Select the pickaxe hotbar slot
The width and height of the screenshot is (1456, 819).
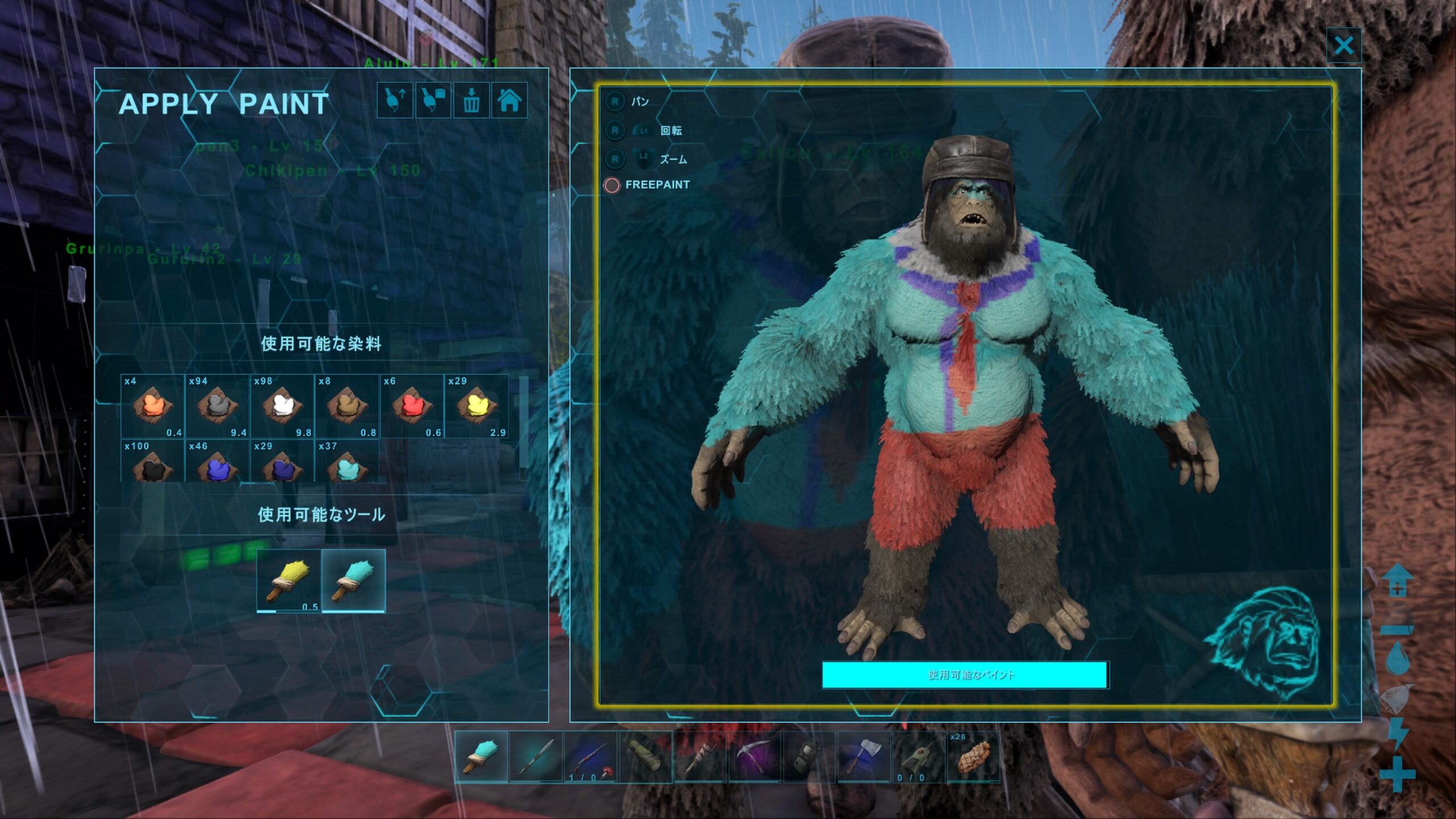tap(755, 757)
